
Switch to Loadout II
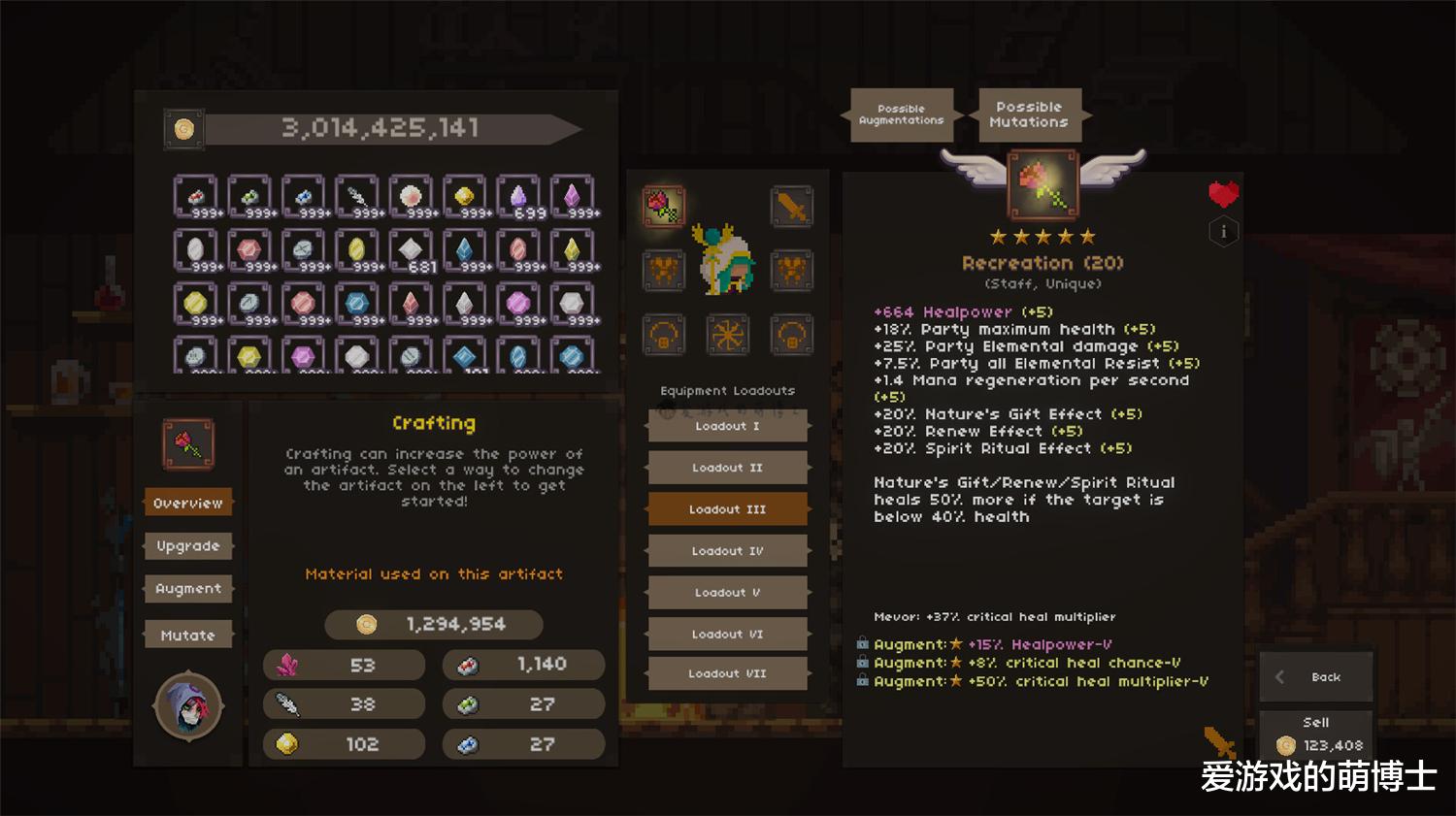pos(727,468)
